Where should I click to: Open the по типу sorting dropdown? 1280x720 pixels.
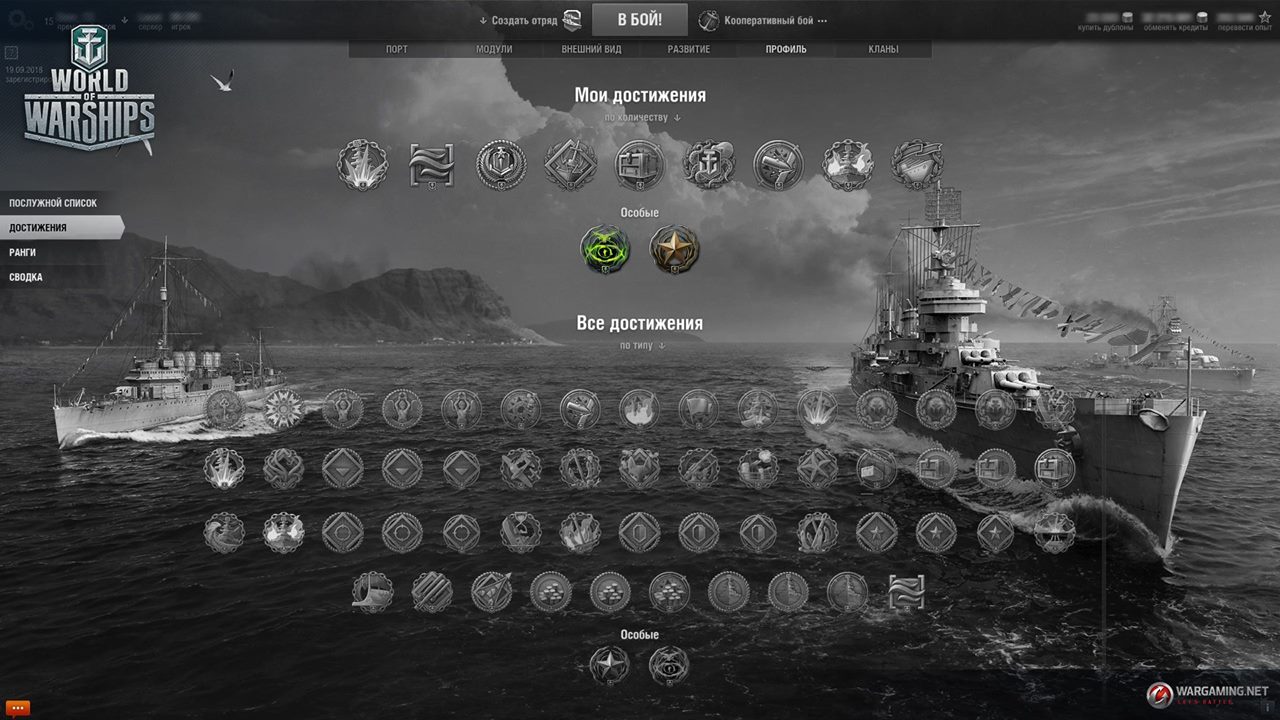tap(641, 345)
